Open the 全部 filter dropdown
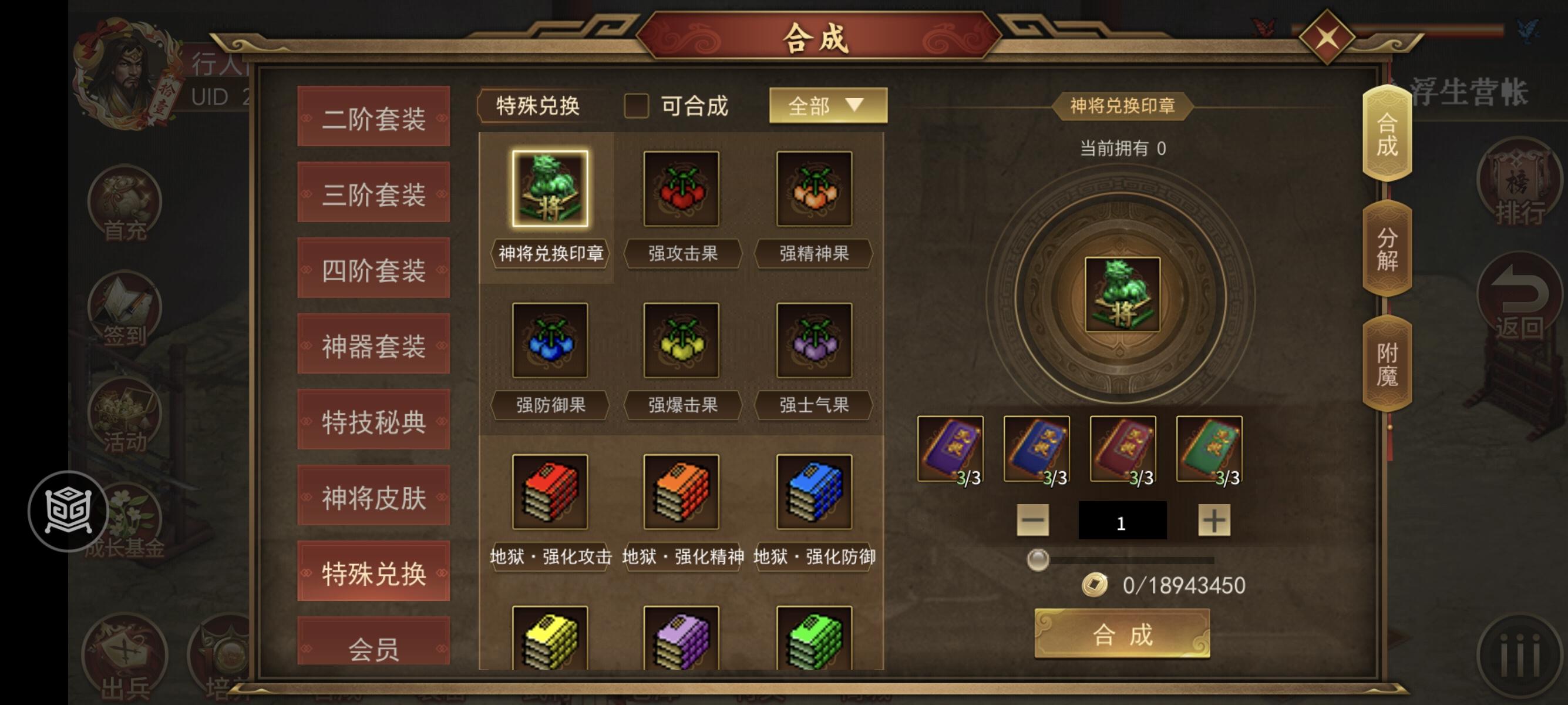The height and width of the screenshot is (705, 1568). (828, 105)
